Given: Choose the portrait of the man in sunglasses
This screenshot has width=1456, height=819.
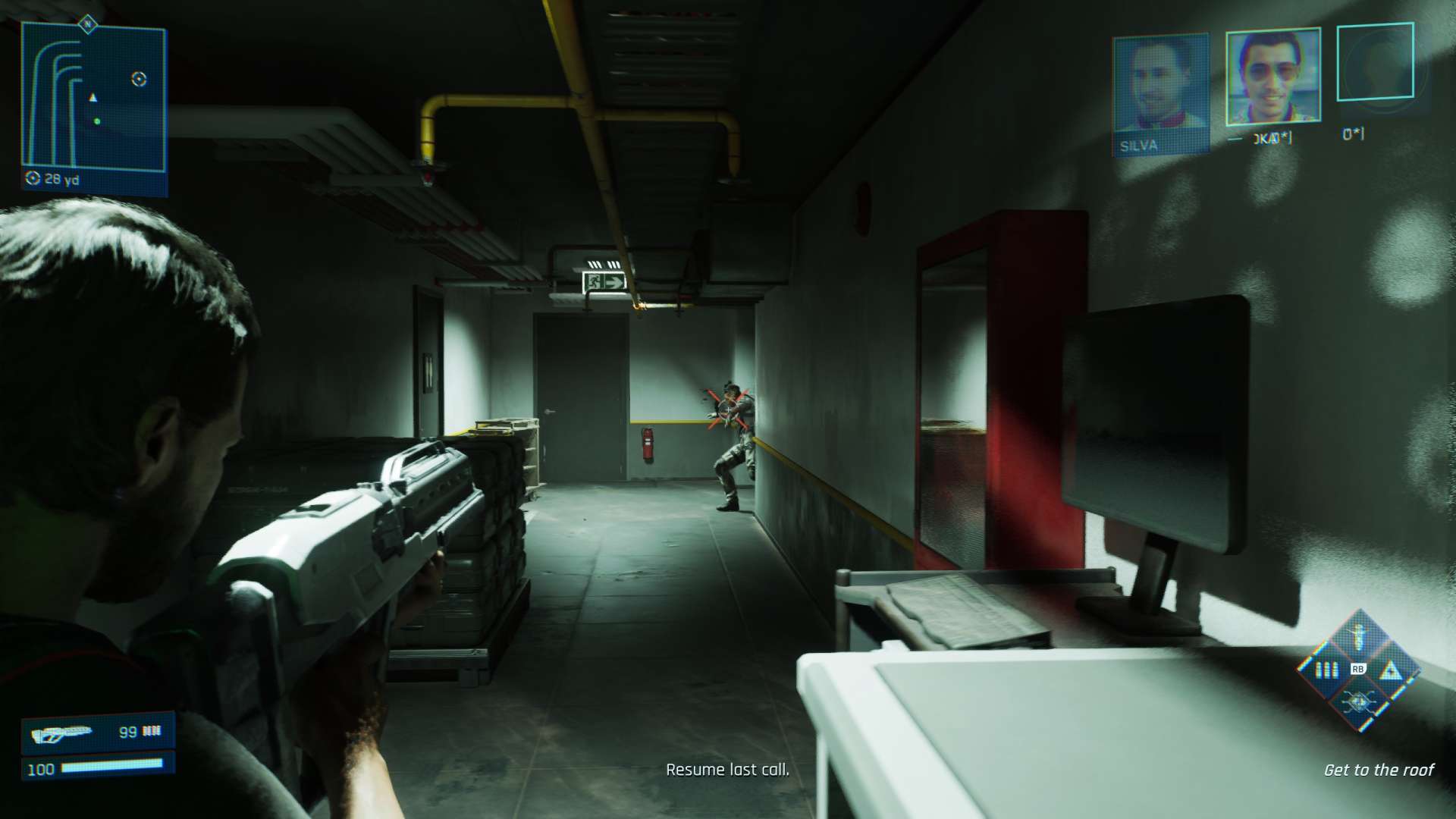Looking at the screenshot, I should click(1273, 77).
